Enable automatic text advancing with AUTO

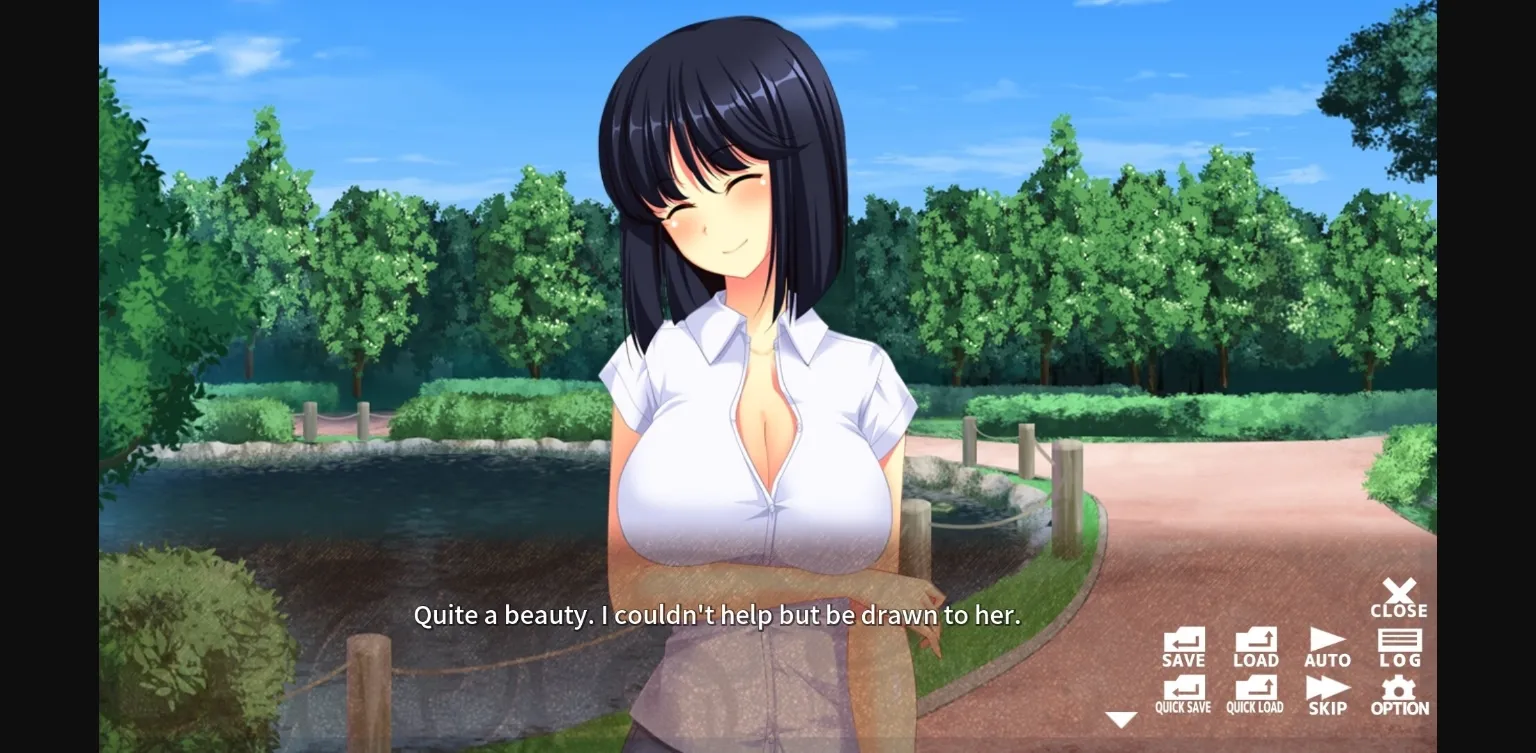coord(1328,645)
